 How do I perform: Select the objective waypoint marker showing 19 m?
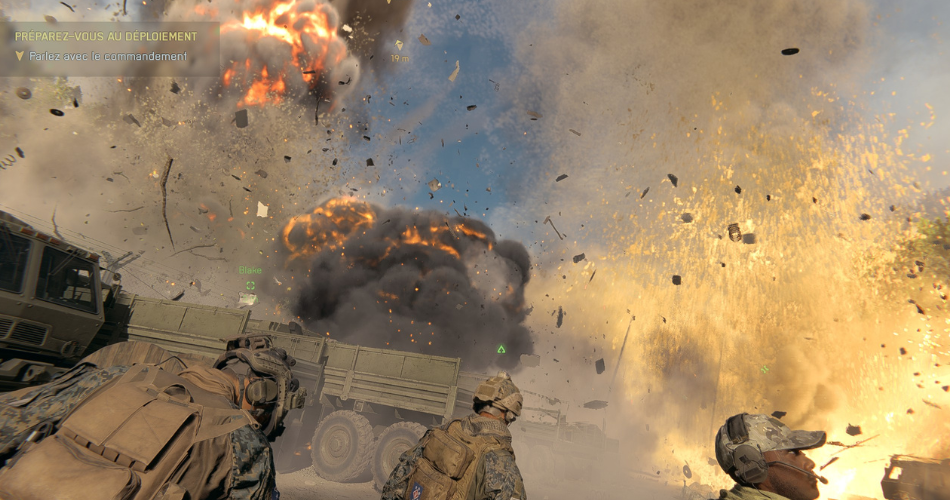pyautogui.click(x=399, y=46)
